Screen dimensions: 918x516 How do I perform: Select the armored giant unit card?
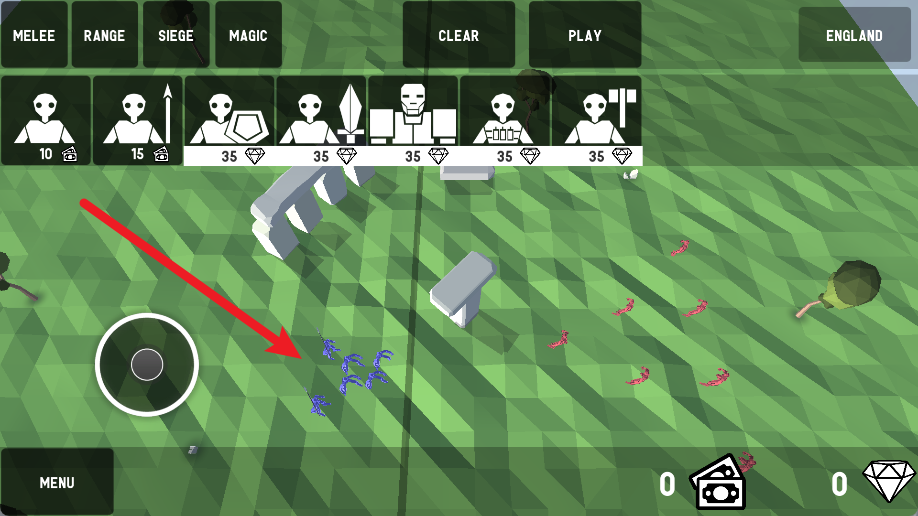(413, 120)
